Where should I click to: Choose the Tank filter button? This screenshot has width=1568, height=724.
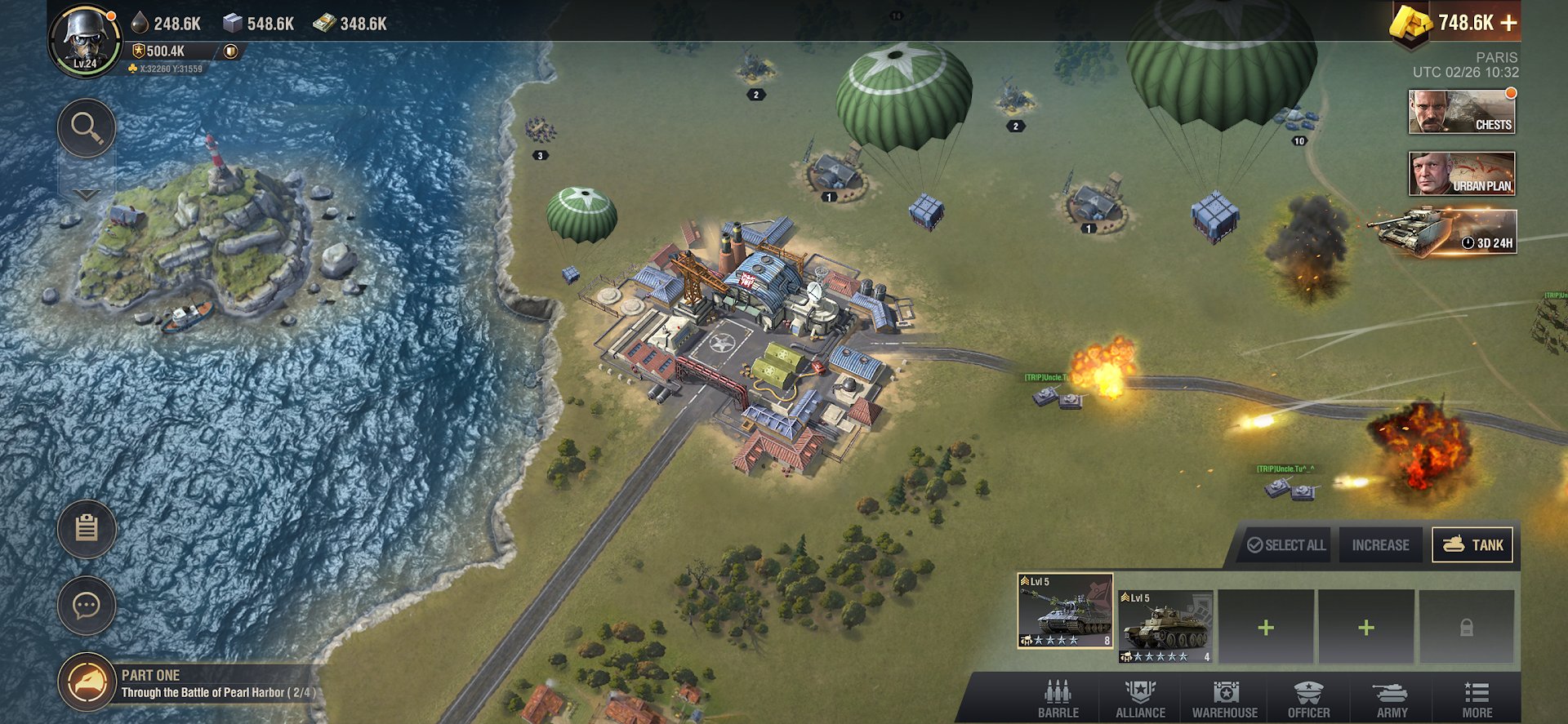pos(1472,545)
